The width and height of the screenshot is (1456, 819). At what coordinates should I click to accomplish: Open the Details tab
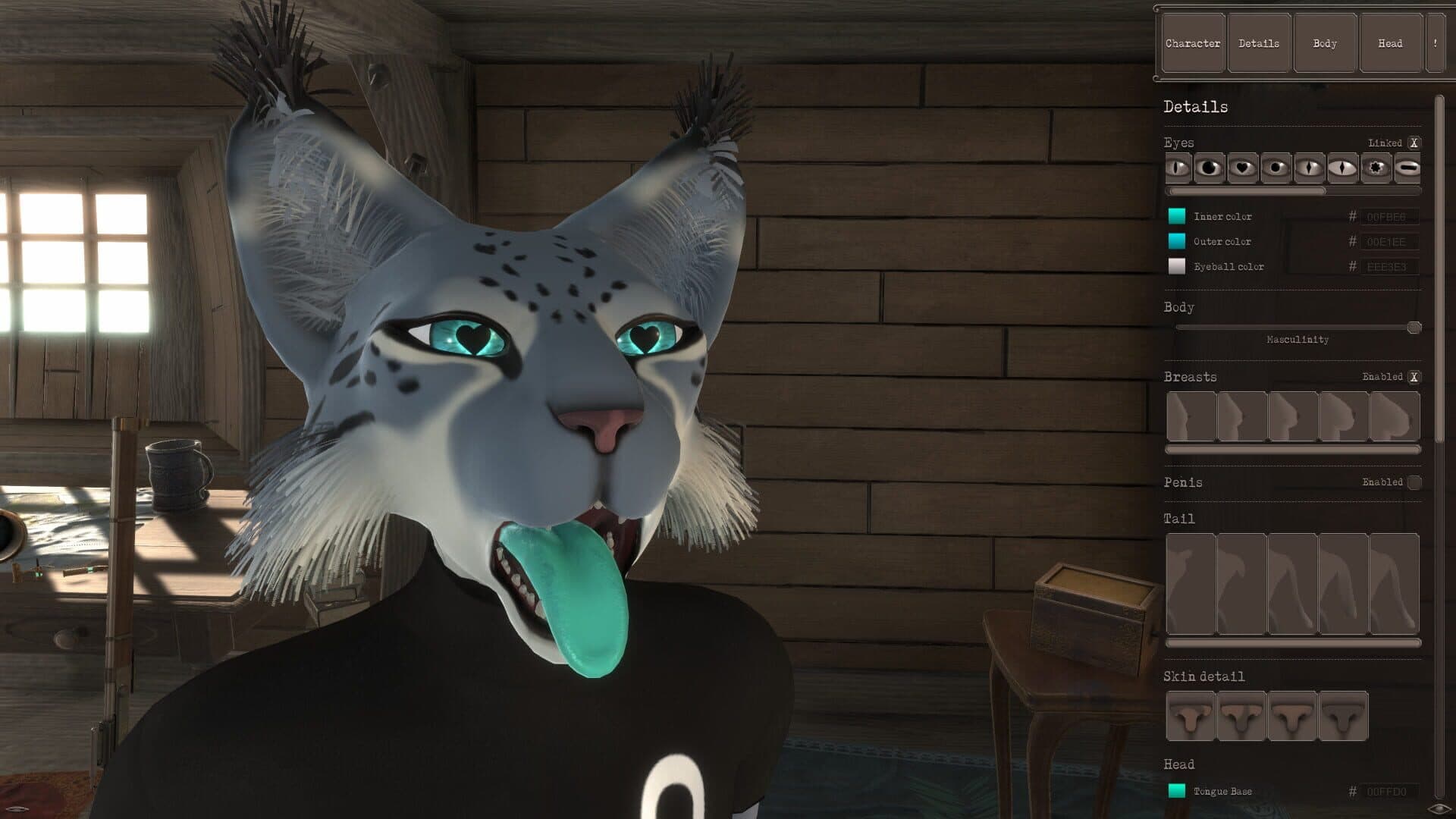click(1259, 43)
